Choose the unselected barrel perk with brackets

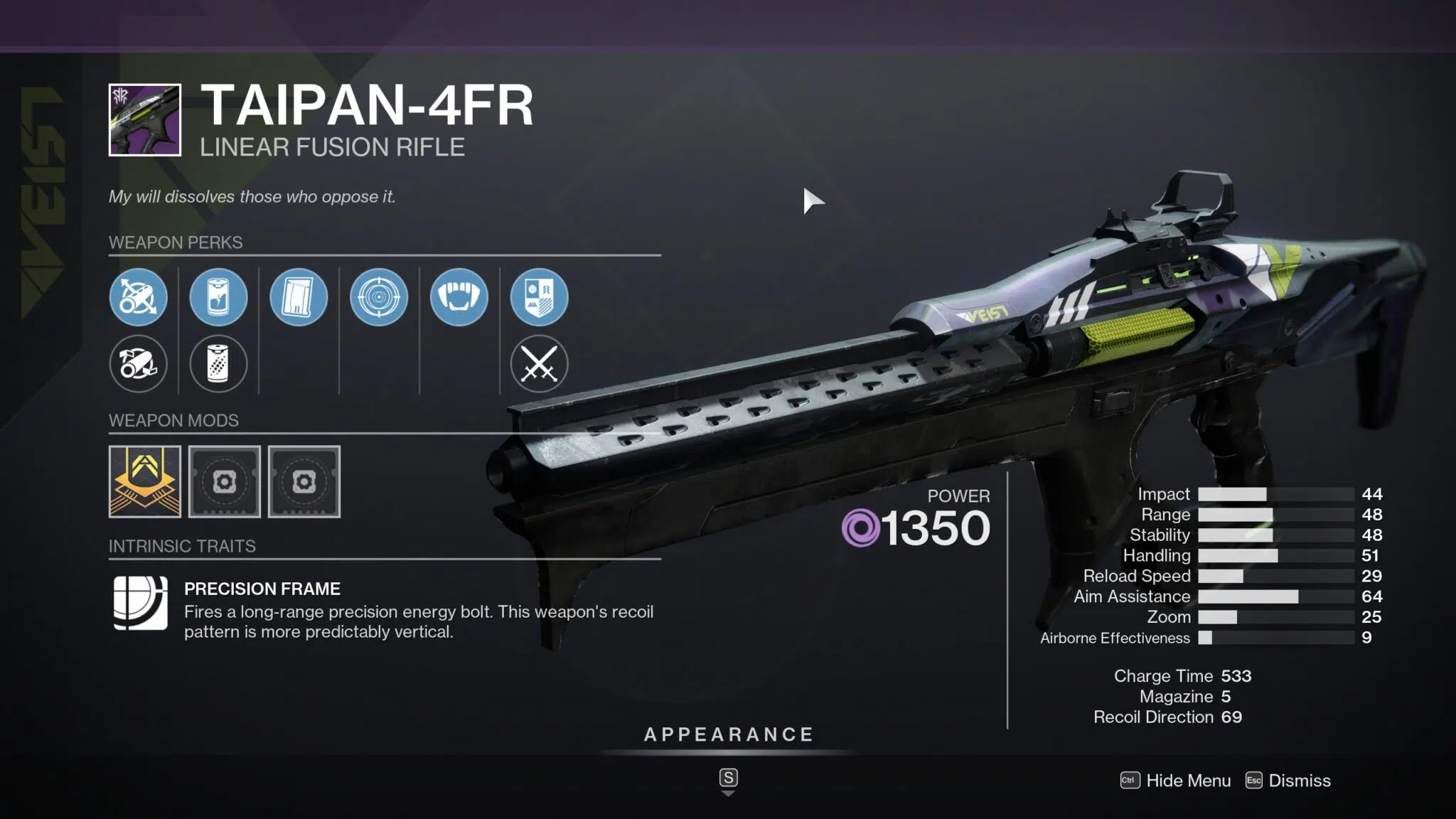[x=139, y=364]
